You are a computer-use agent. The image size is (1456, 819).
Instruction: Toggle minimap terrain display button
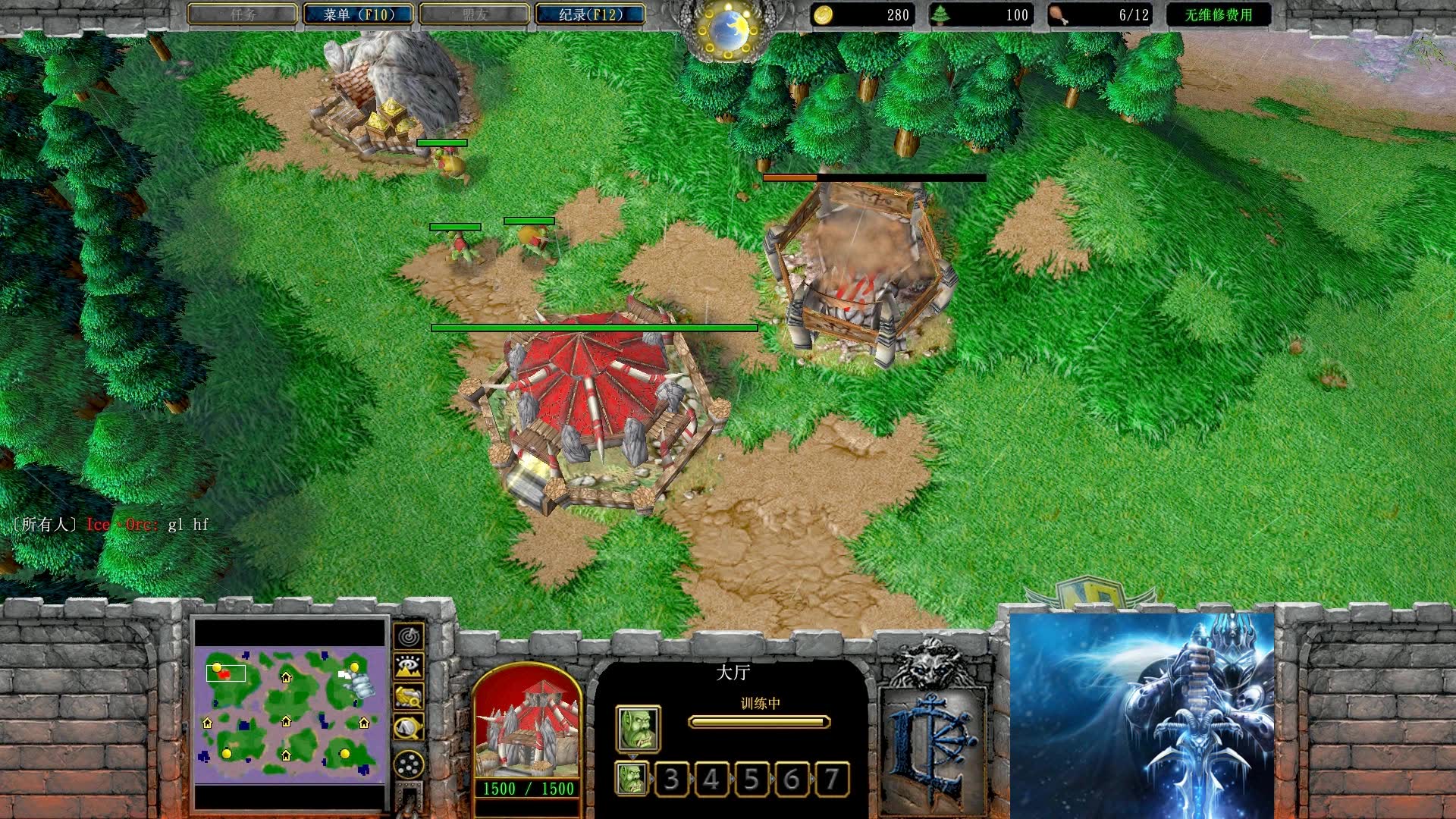(x=409, y=666)
